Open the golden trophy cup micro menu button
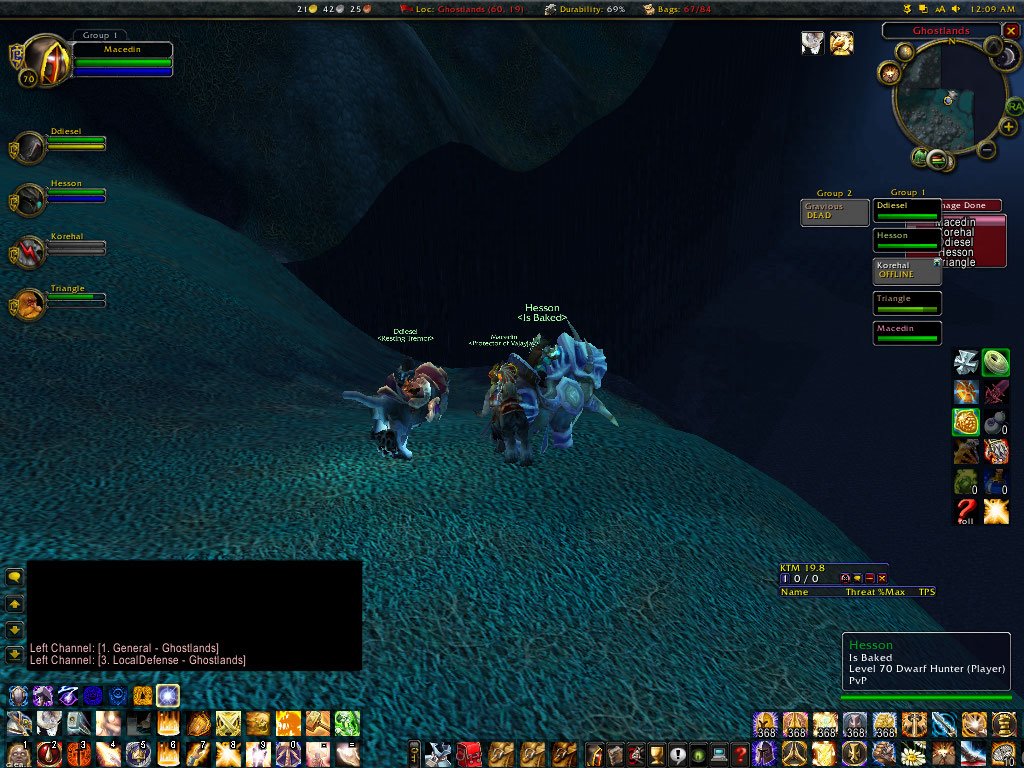 click(656, 754)
